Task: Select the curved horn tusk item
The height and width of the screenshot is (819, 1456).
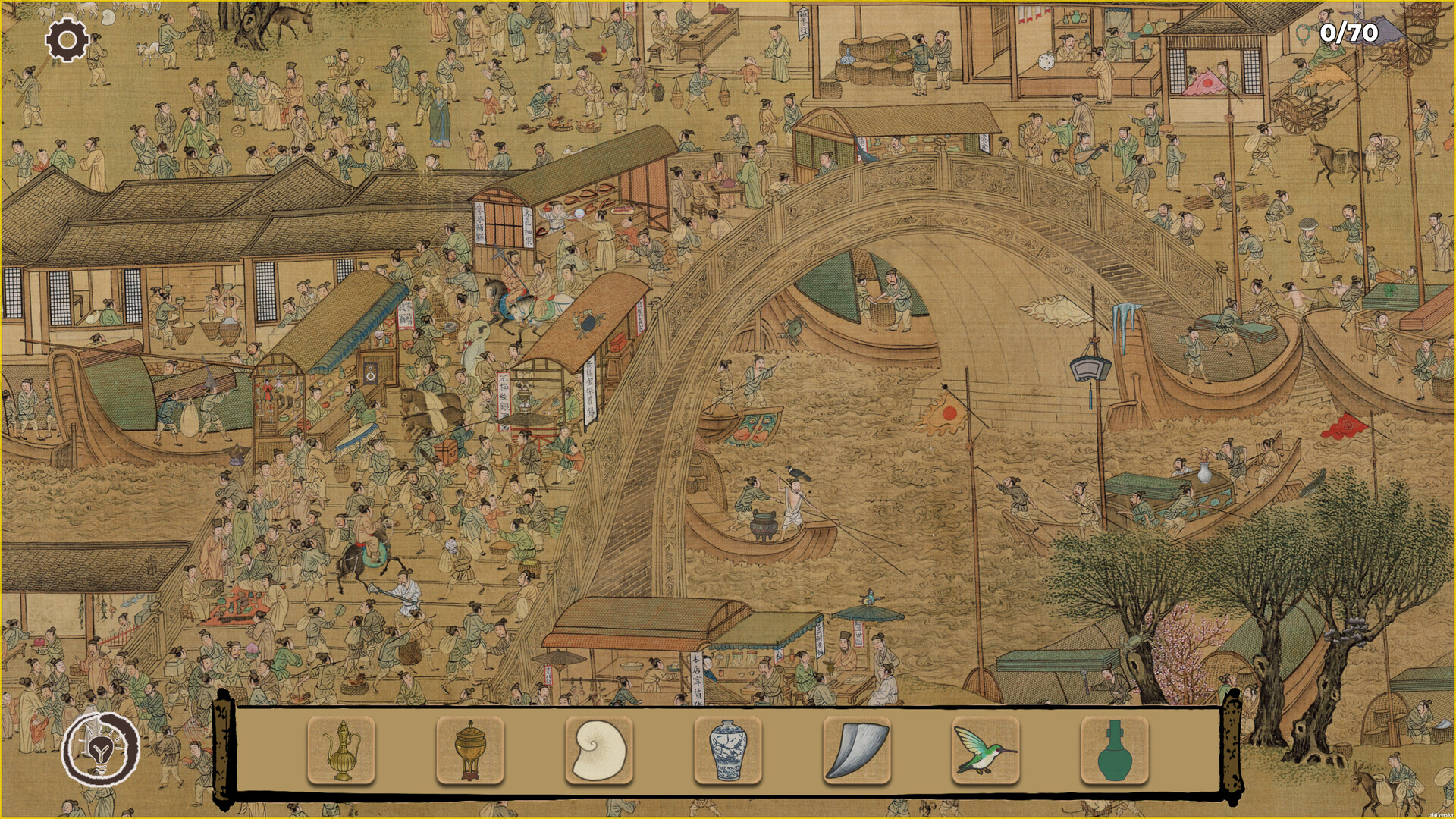Action: (857, 750)
